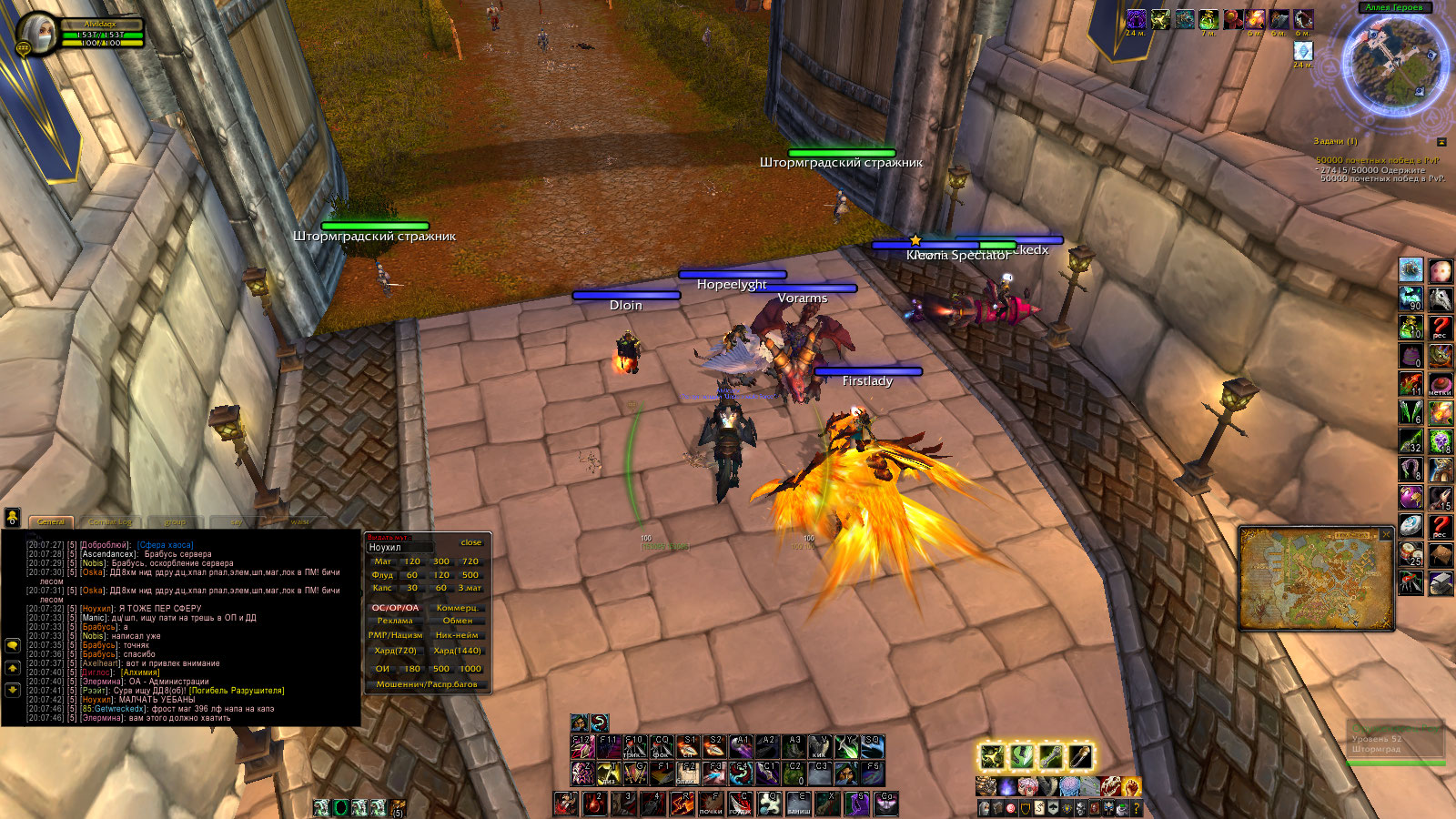Select the 'Обмен' mute reason button

pos(458,621)
